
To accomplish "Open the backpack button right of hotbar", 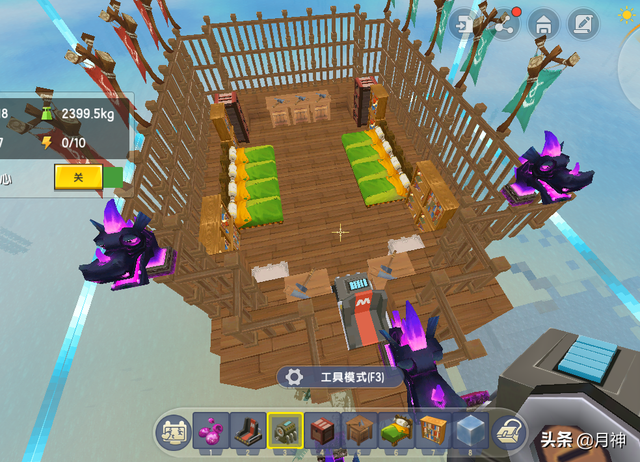I will pyautogui.click(x=508, y=430).
